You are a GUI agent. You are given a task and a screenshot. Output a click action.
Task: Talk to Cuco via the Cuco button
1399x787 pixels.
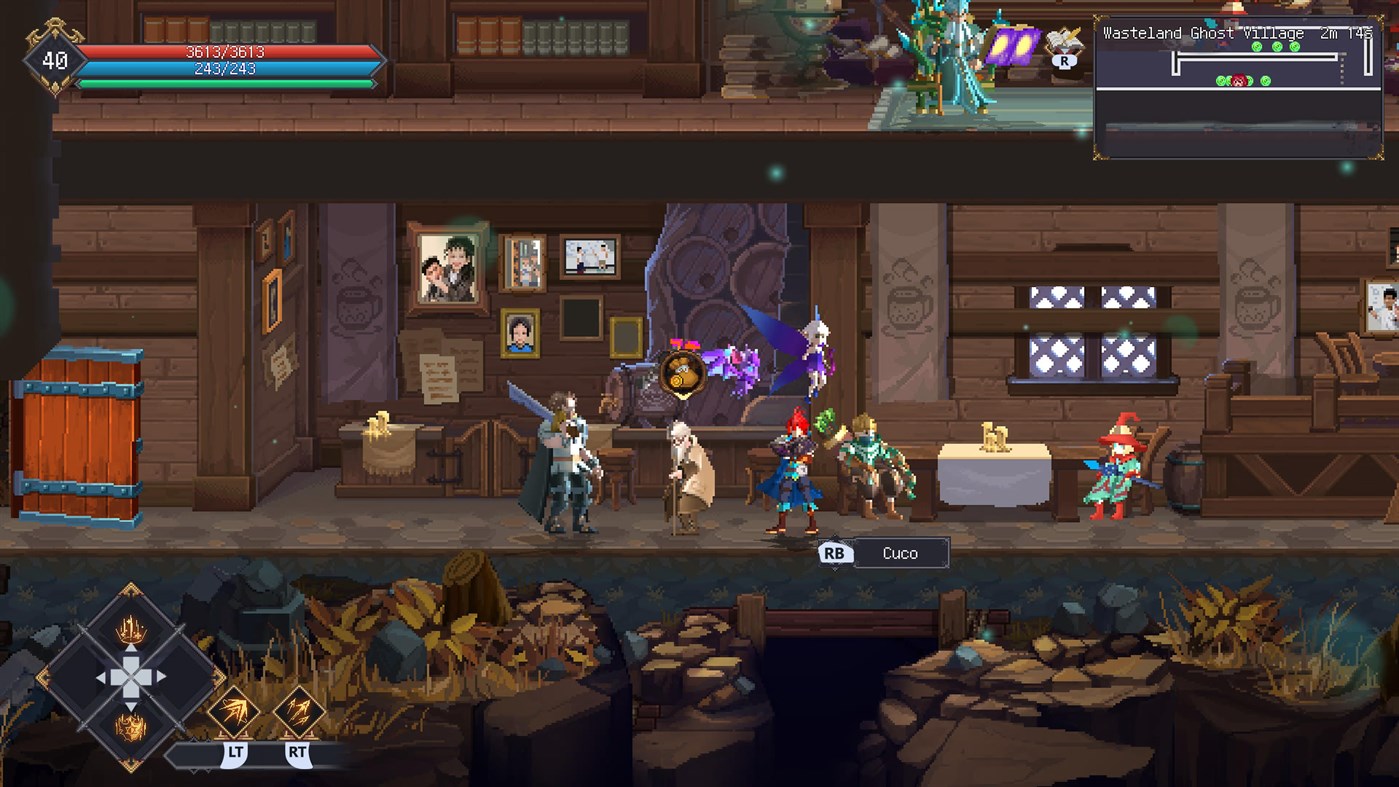[x=900, y=553]
